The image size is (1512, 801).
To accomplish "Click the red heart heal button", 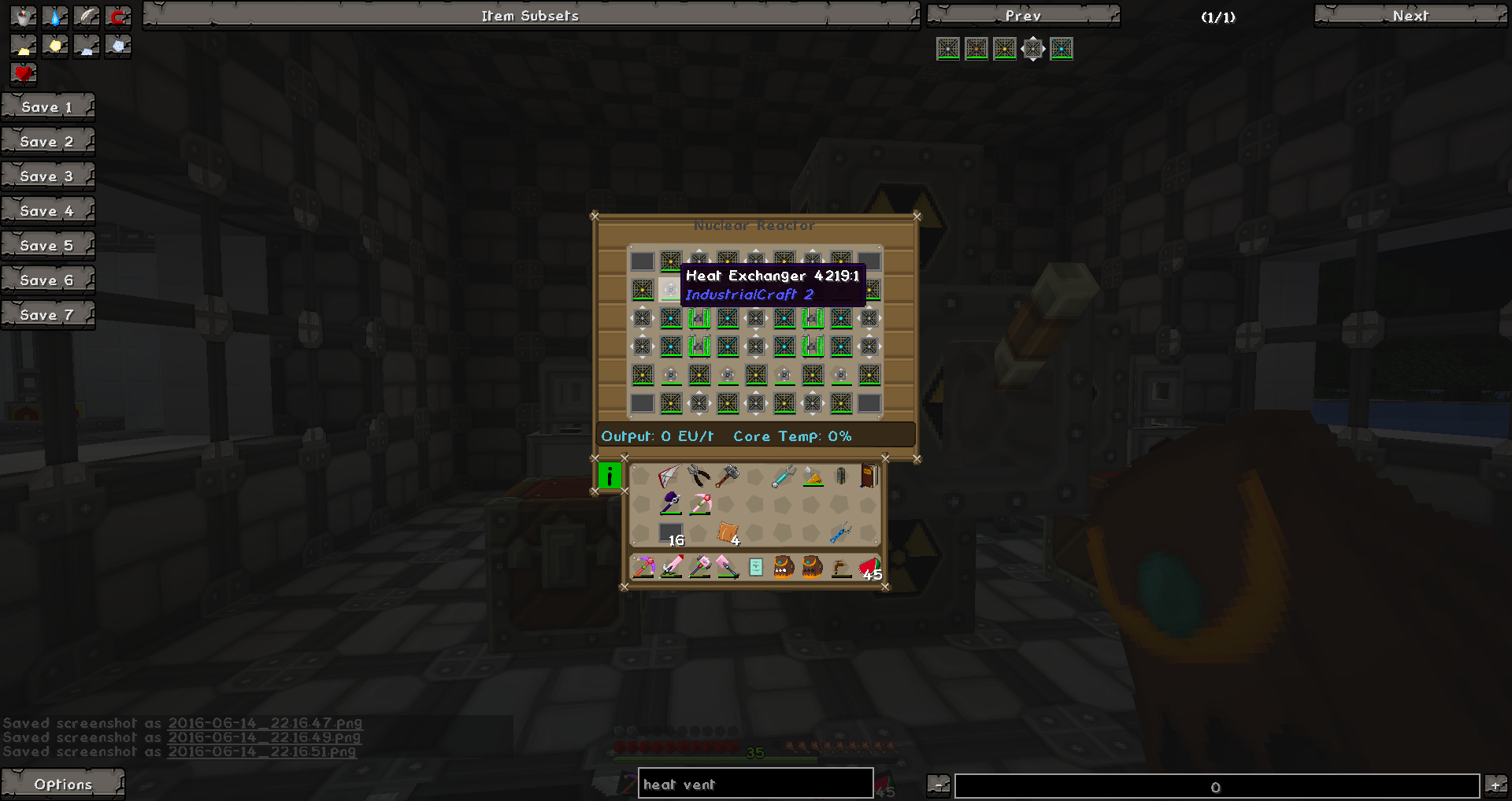I will click(x=24, y=73).
